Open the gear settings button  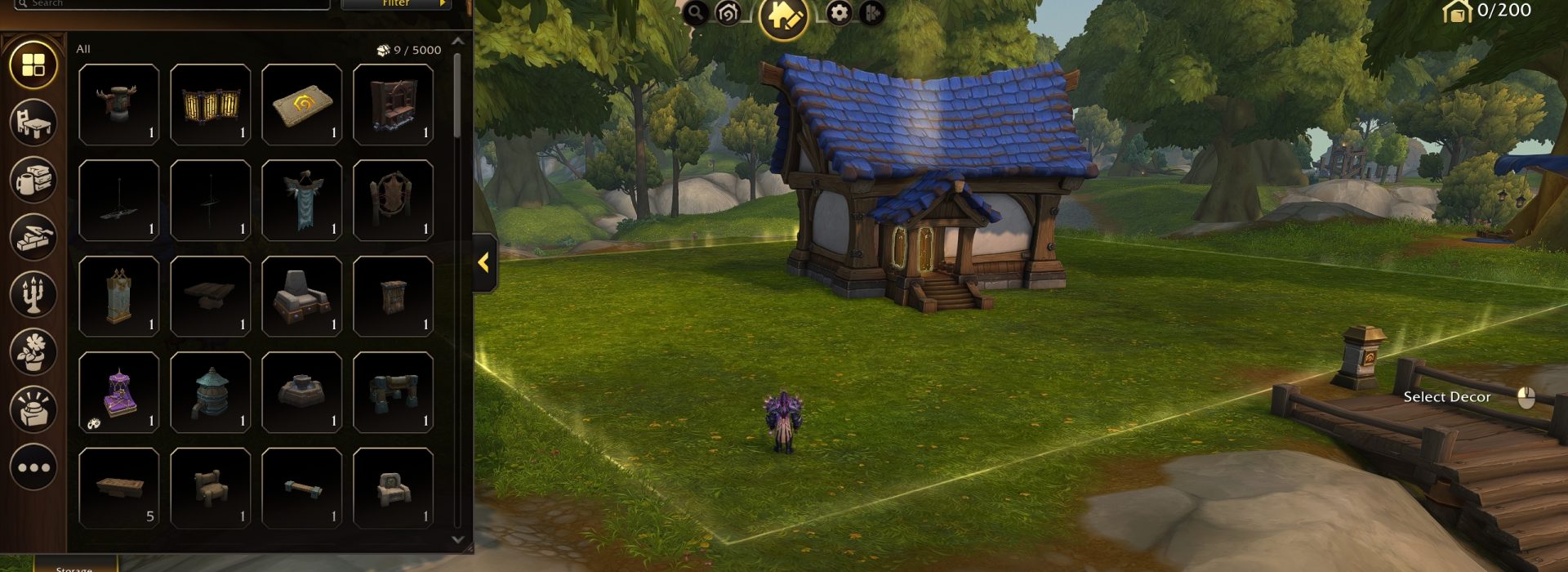[839, 13]
